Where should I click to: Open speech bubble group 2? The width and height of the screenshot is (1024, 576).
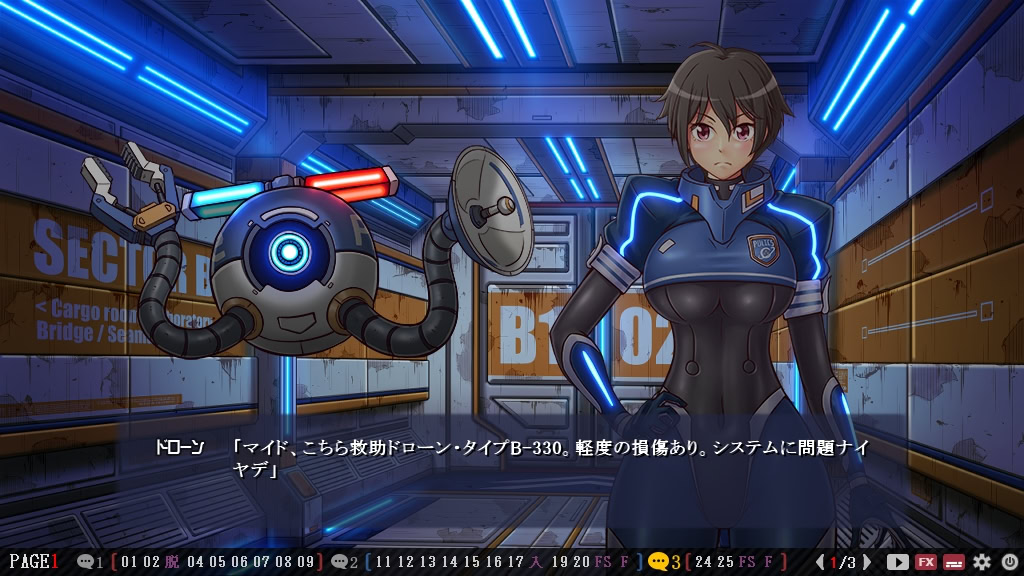click(x=343, y=562)
